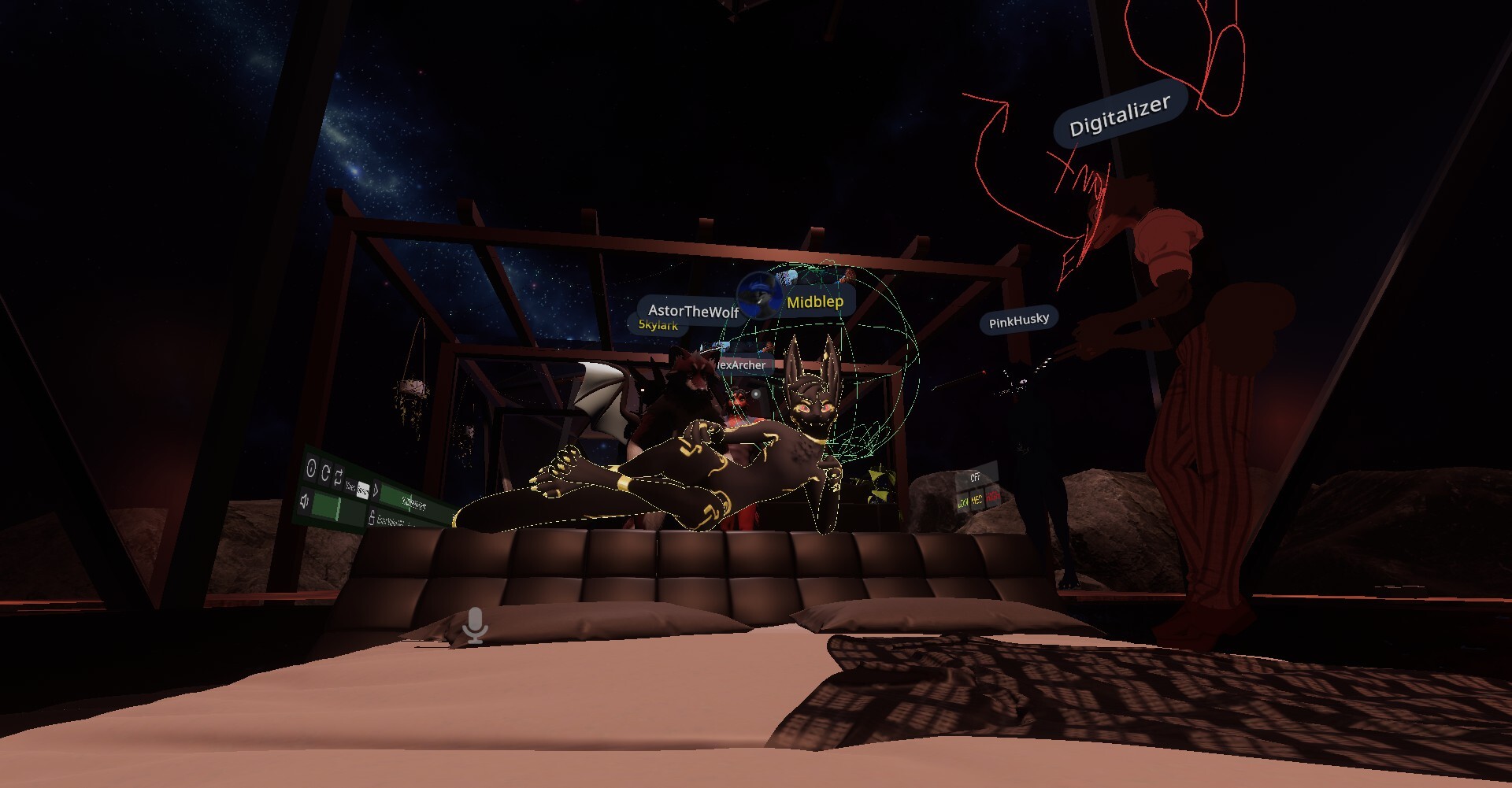Viewport: 1512px width, 788px height.
Task: Toggle the microphone icon
Action: pyautogui.click(x=475, y=626)
